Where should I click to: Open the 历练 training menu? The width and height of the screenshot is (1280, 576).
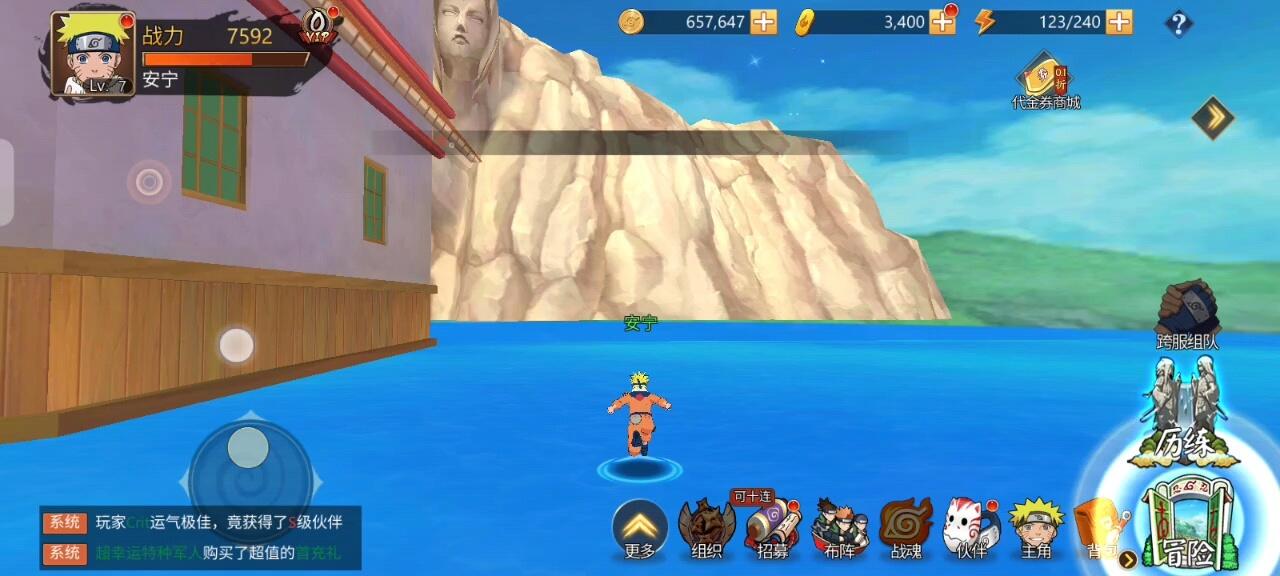(1185, 418)
